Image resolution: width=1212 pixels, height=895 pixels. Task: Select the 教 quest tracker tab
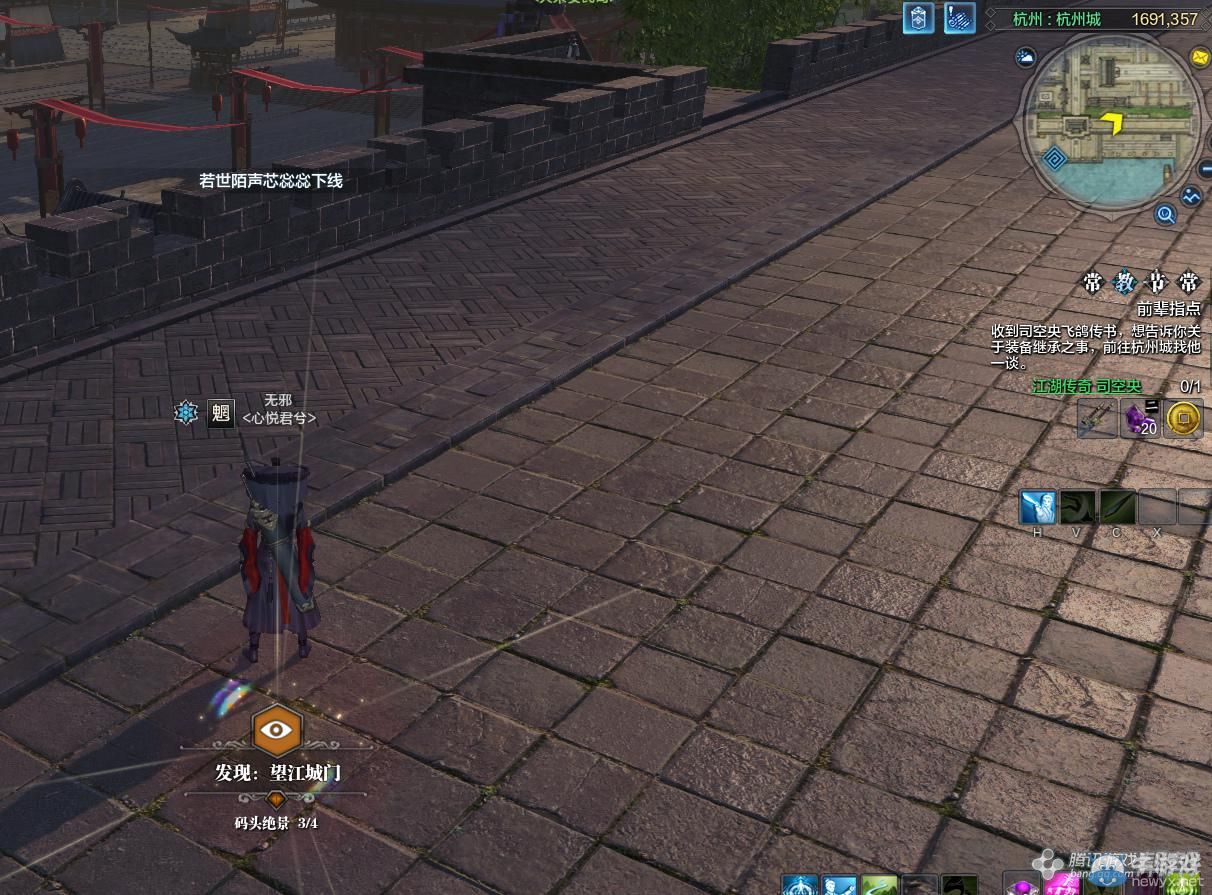pos(1123,282)
